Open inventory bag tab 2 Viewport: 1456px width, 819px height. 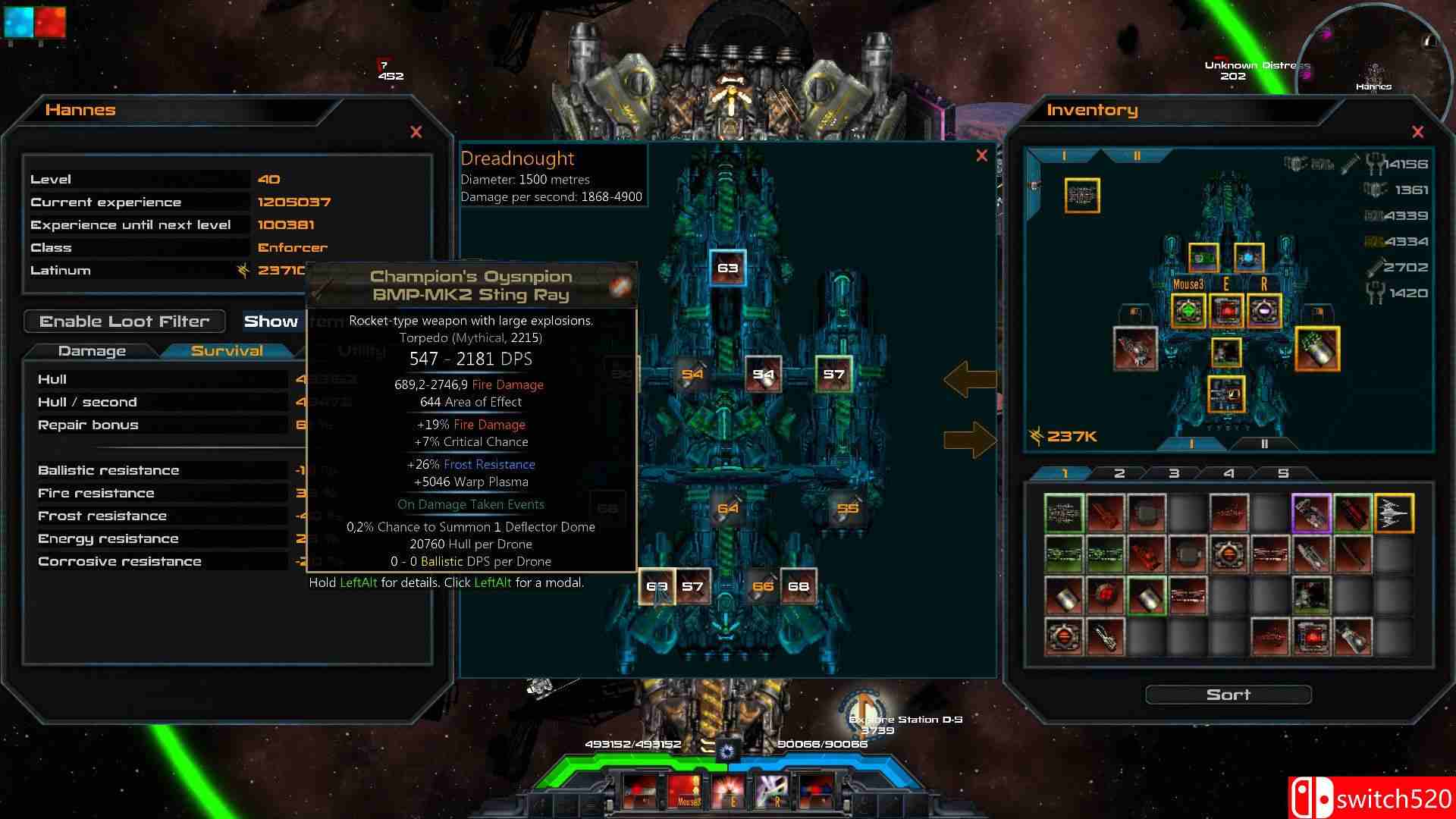pyautogui.click(x=1119, y=473)
